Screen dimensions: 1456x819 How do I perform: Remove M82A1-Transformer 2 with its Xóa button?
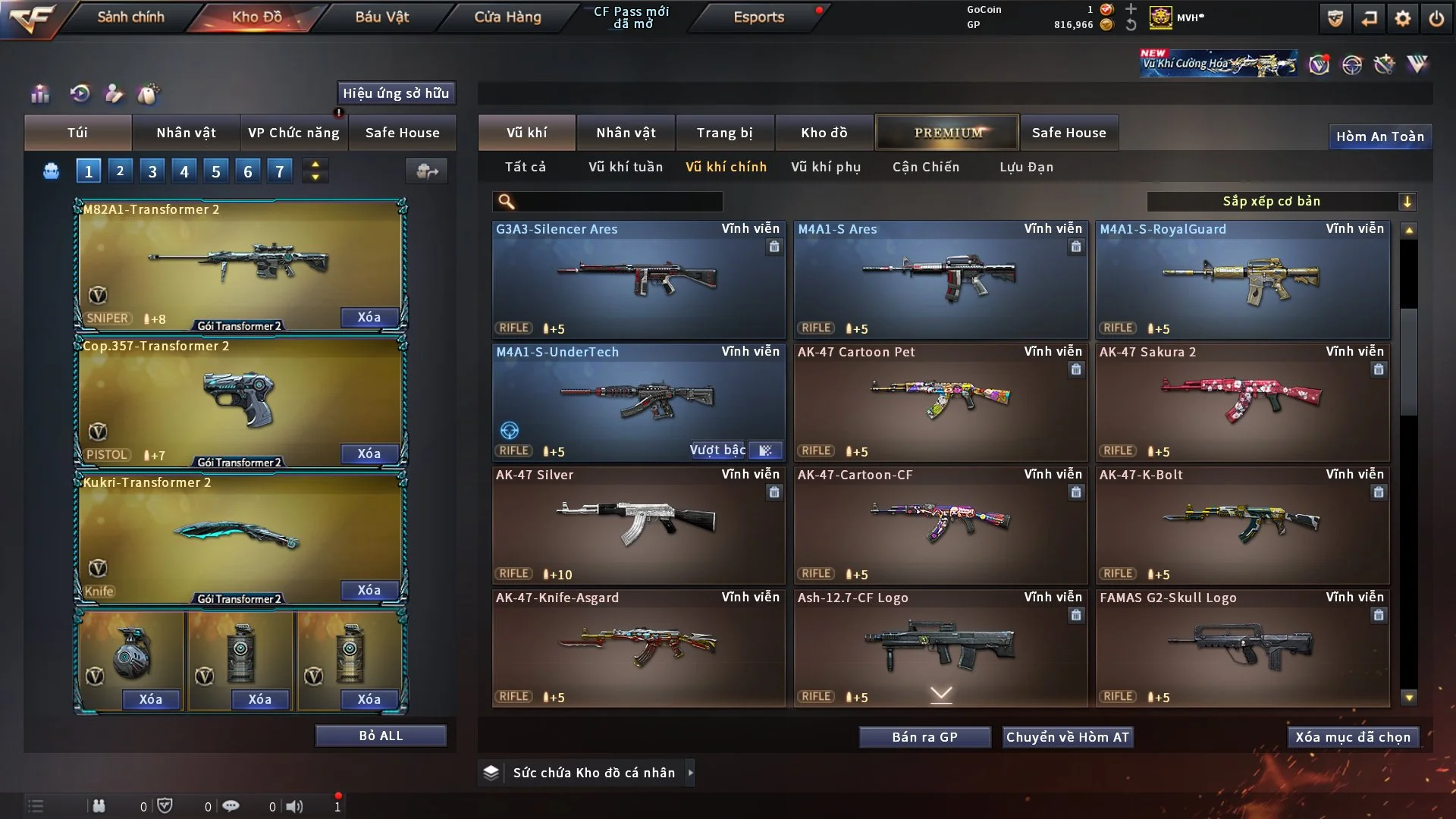click(x=369, y=317)
